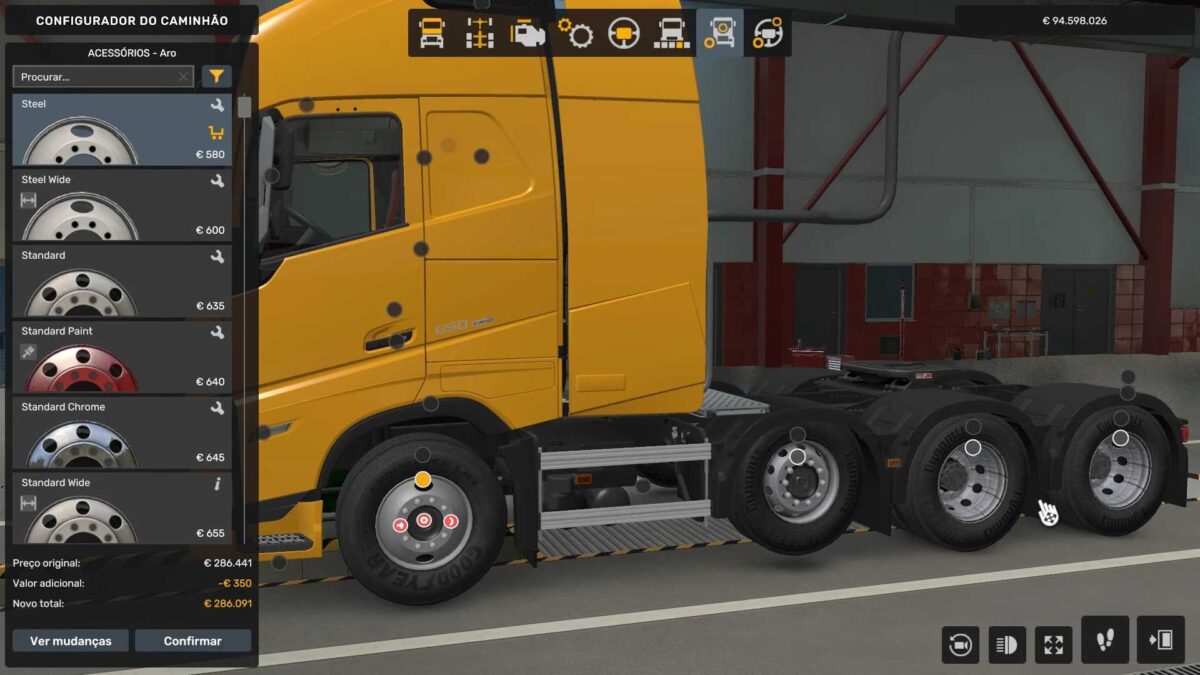Reset the camera view
This screenshot has width=1200, height=675.
click(x=960, y=645)
